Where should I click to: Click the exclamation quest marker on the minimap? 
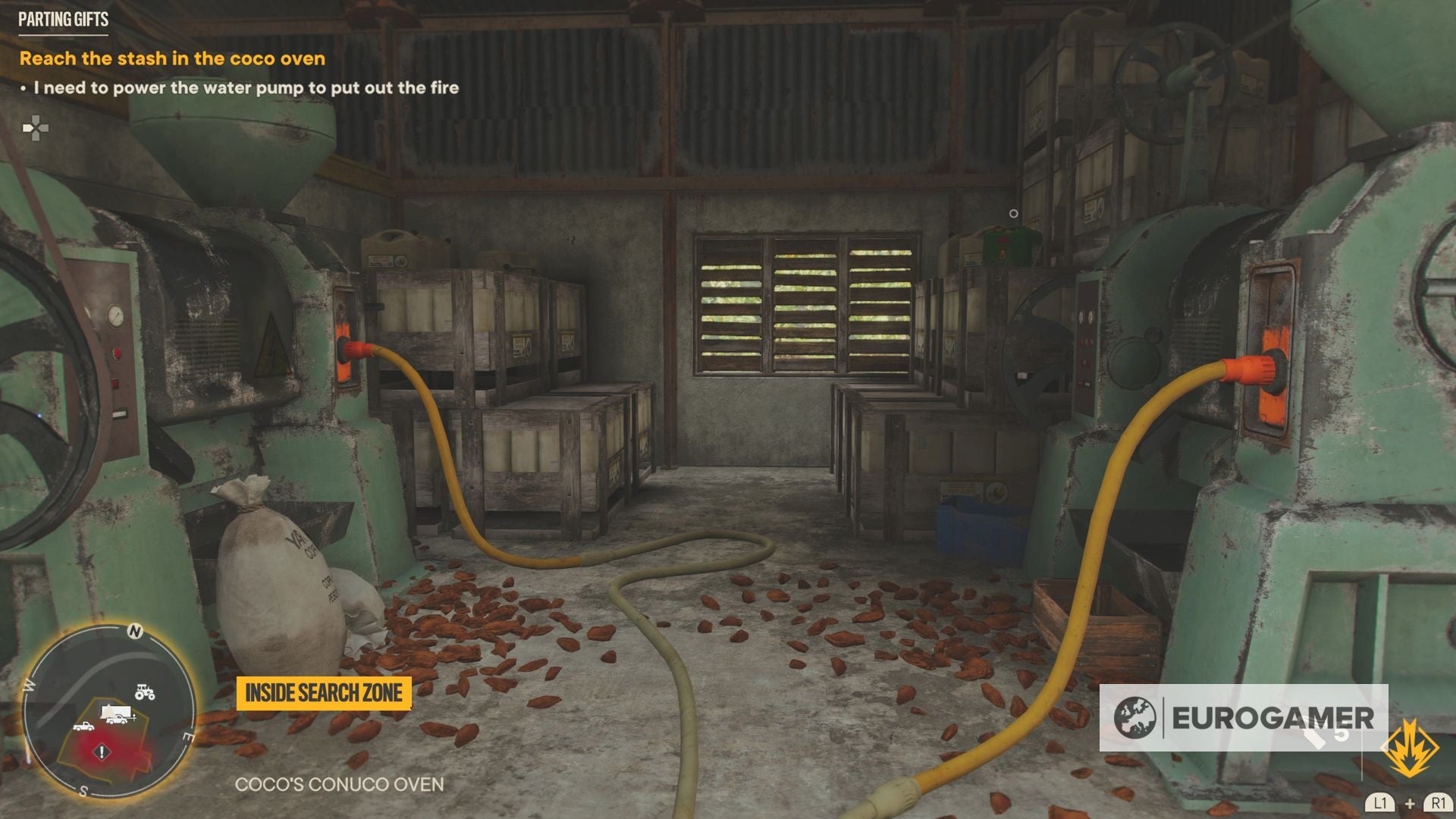pyautogui.click(x=102, y=752)
